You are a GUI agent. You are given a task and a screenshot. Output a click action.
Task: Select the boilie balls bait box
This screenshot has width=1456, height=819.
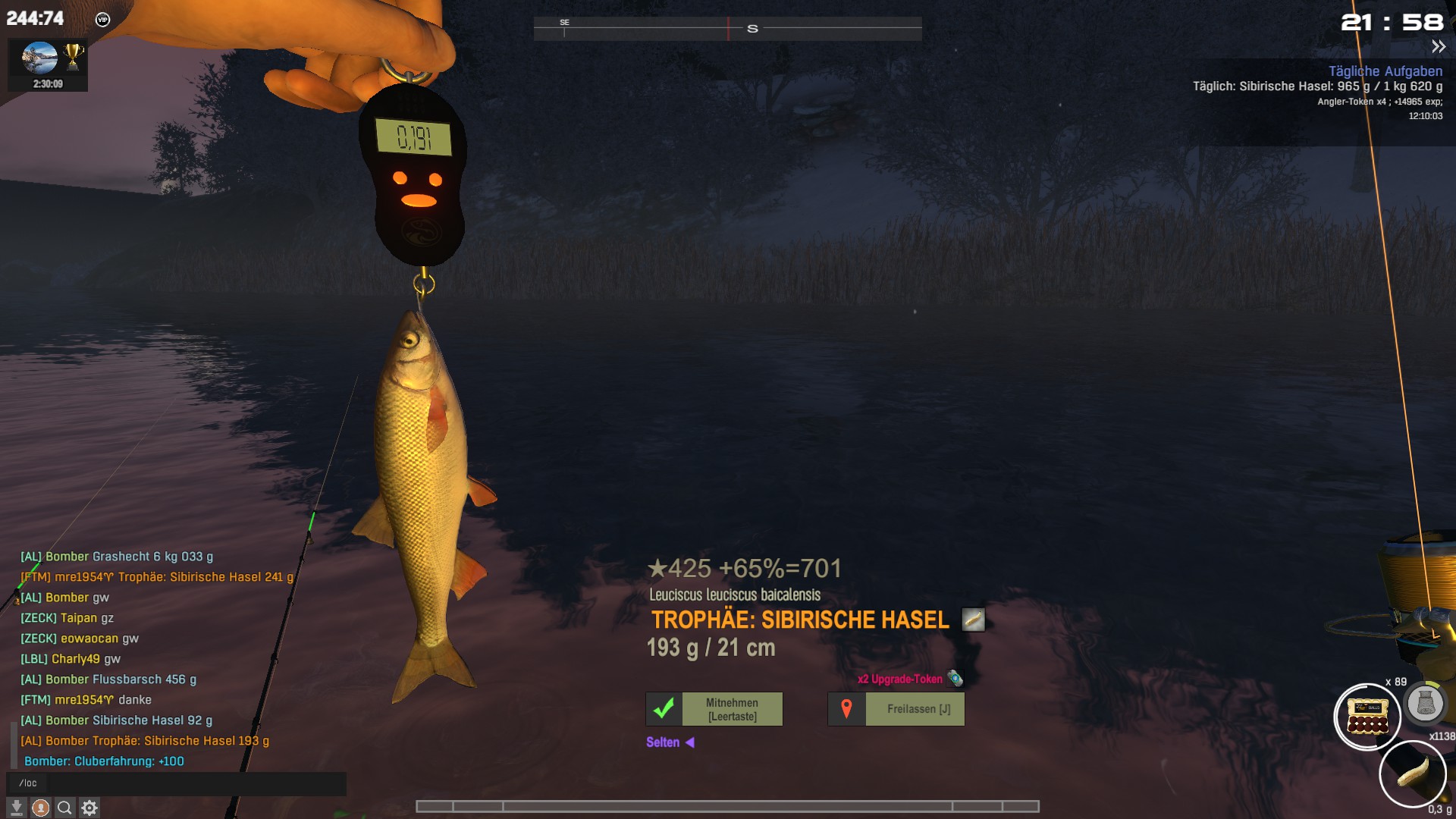(x=1367, y=717)
